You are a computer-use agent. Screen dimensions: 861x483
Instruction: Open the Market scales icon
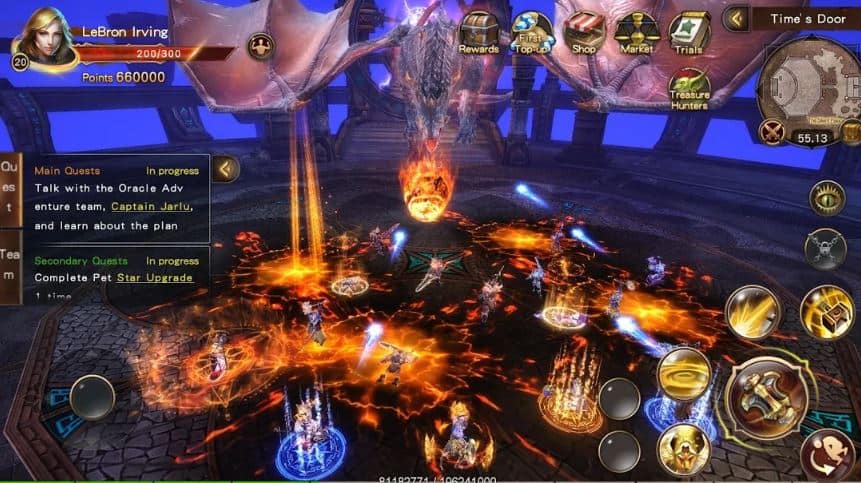(x=637, y=31)
